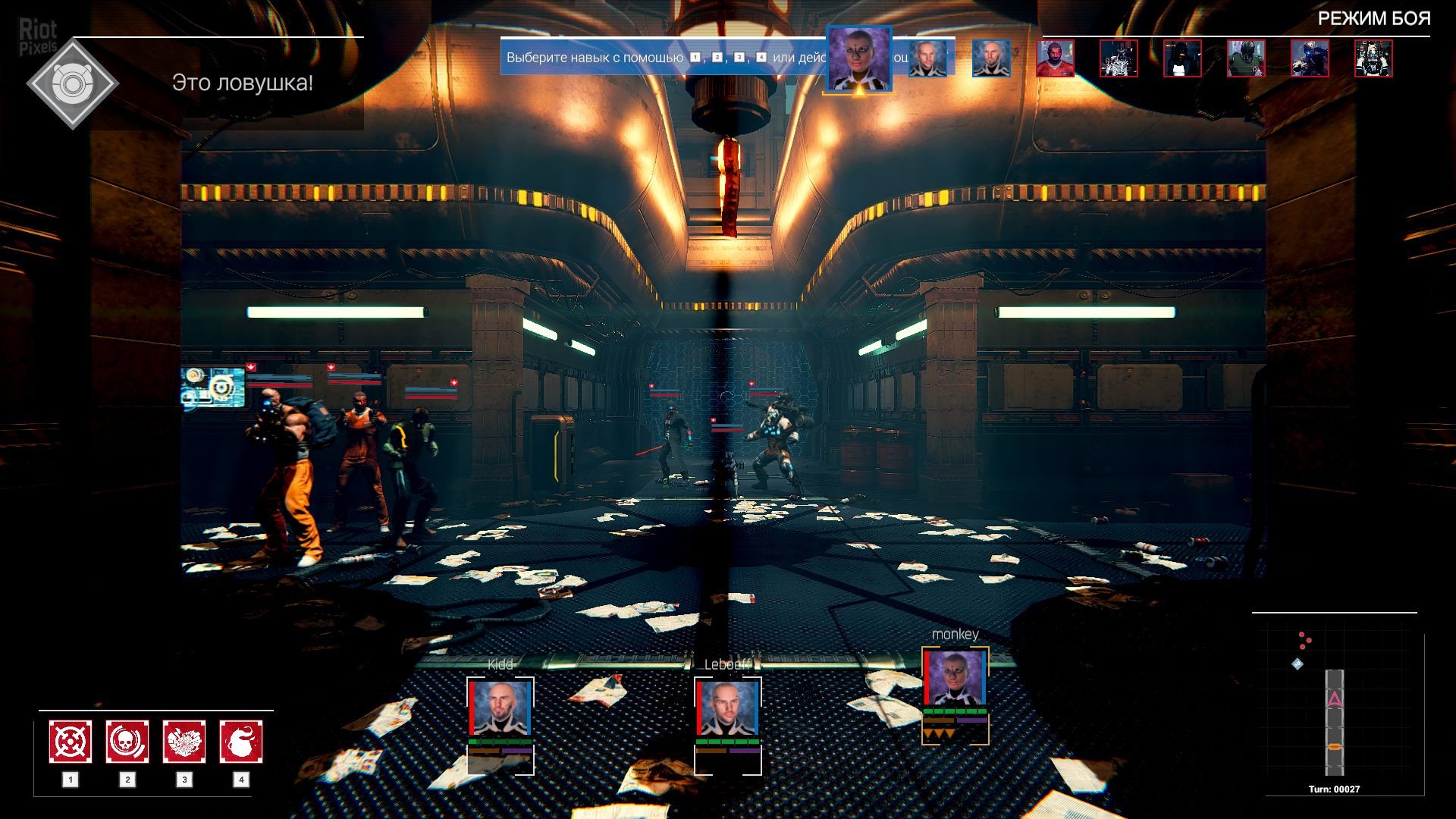Use the skull skill icon

click(x=127, y=742)
